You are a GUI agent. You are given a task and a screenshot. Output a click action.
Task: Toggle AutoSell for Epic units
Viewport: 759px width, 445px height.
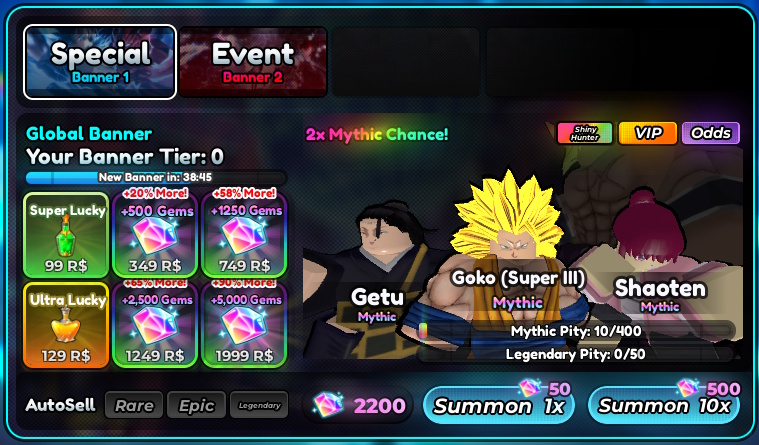pos(196,405)
